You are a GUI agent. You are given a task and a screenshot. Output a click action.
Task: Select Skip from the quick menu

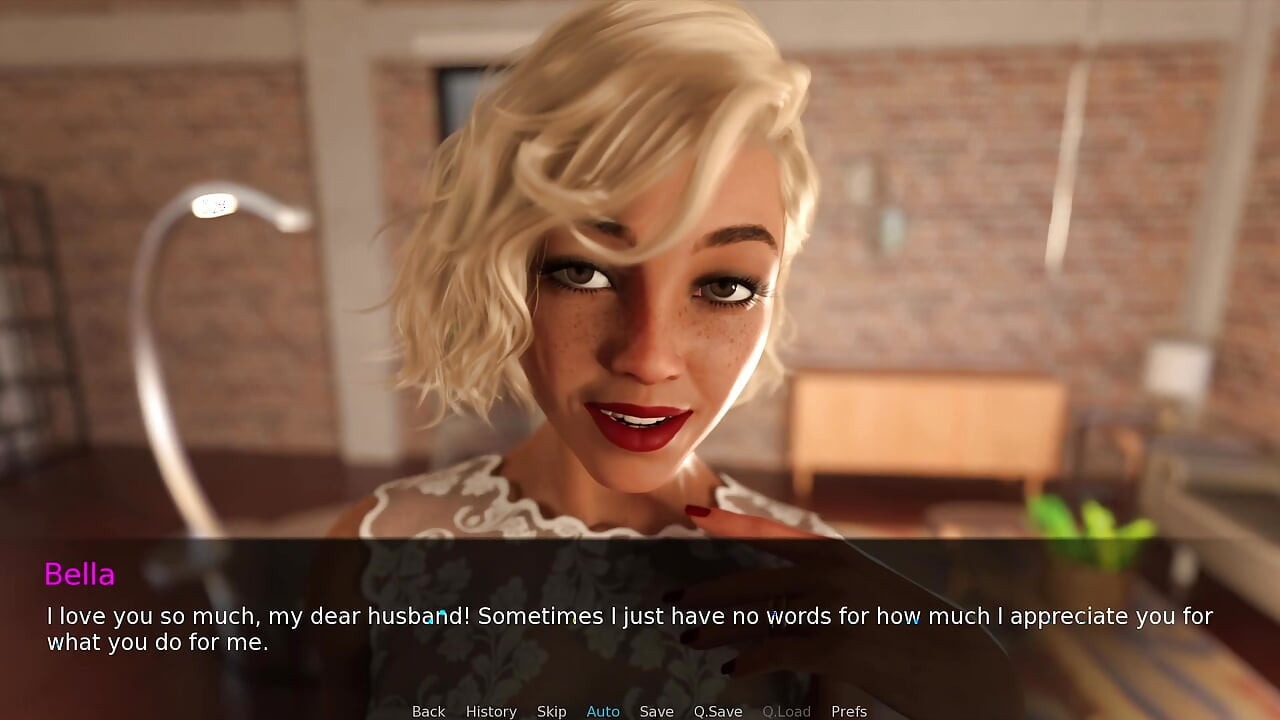click(x=551, y=710)
